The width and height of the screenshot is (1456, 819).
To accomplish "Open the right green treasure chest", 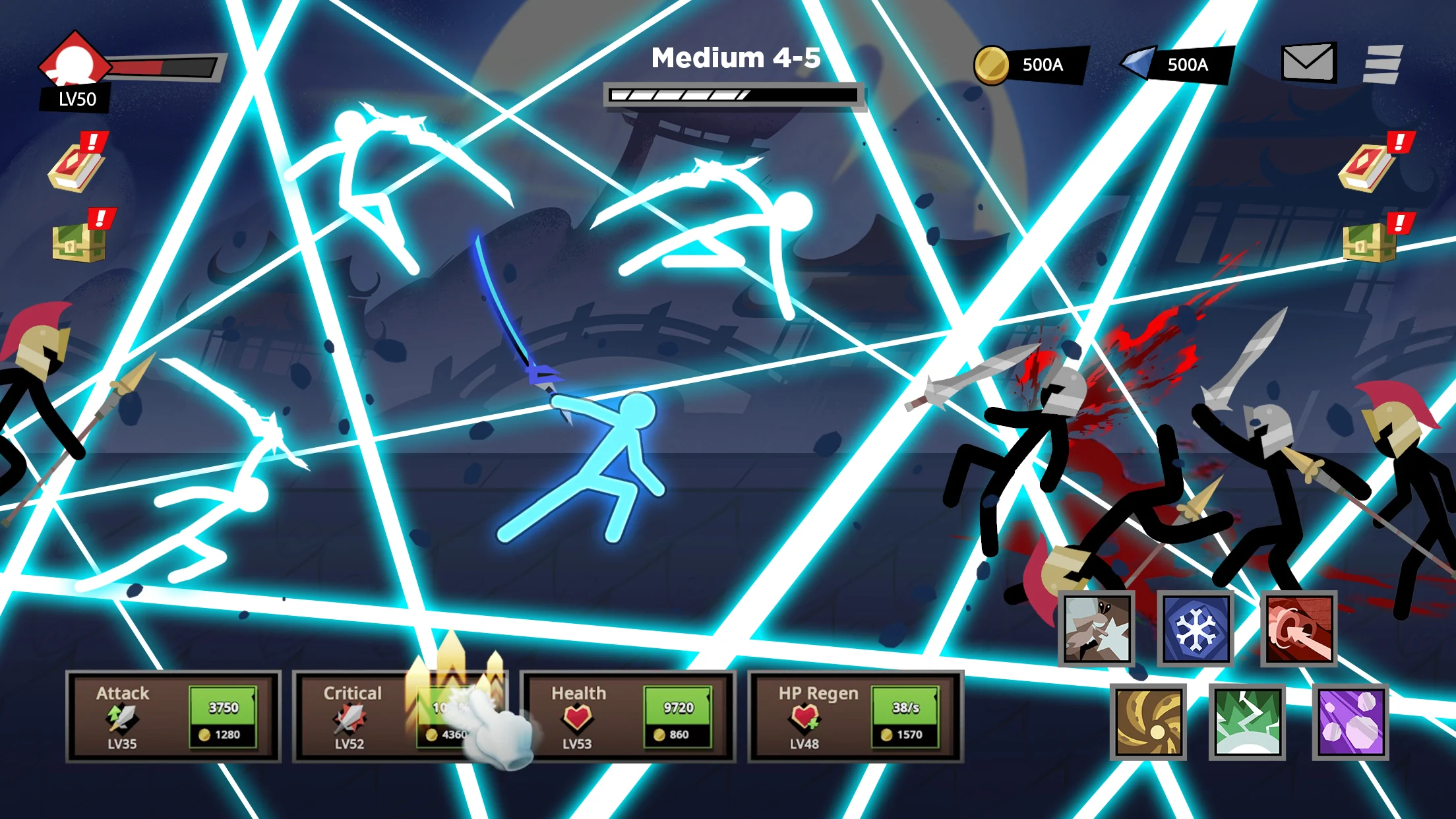I will 1370,240.
